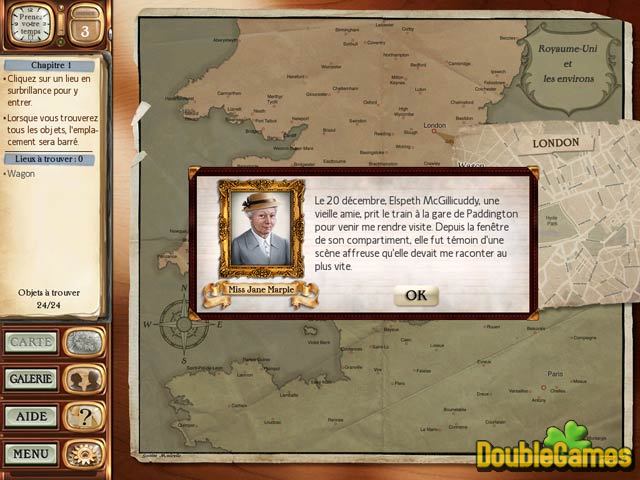Click the gear cog icon

pos(84,453)
